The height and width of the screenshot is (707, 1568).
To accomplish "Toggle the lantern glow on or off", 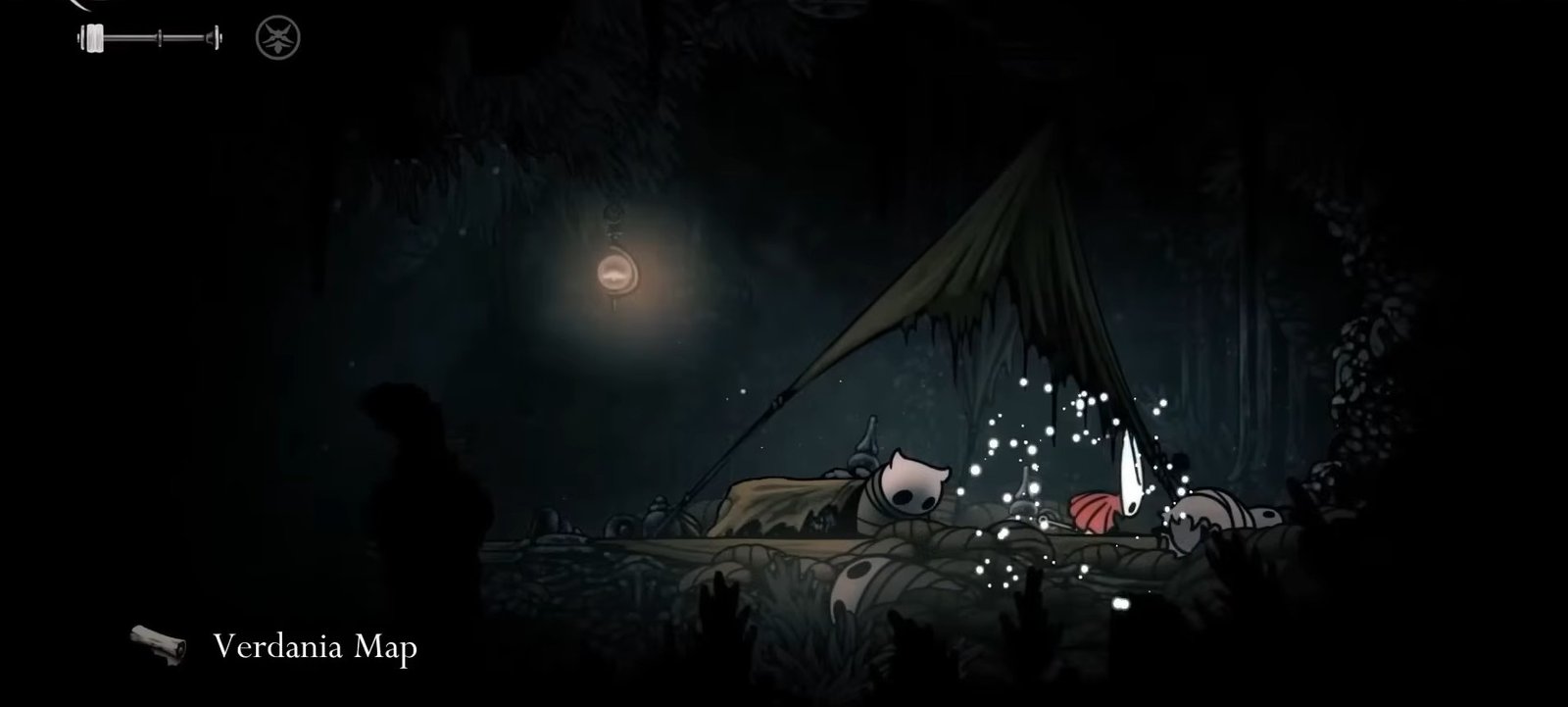I will coord(615,273).
